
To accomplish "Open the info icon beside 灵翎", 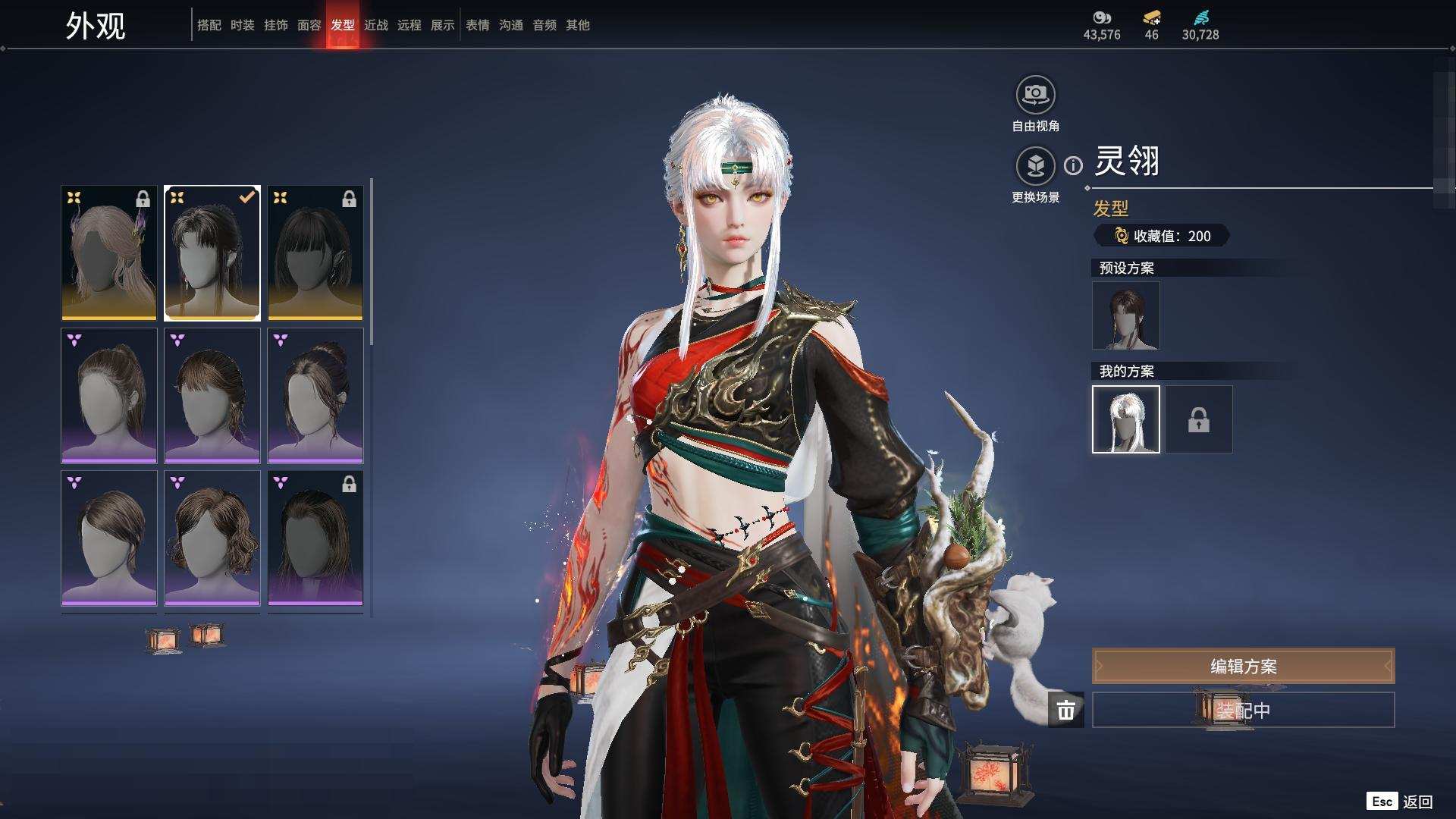I will click(x=1073, y=165).
